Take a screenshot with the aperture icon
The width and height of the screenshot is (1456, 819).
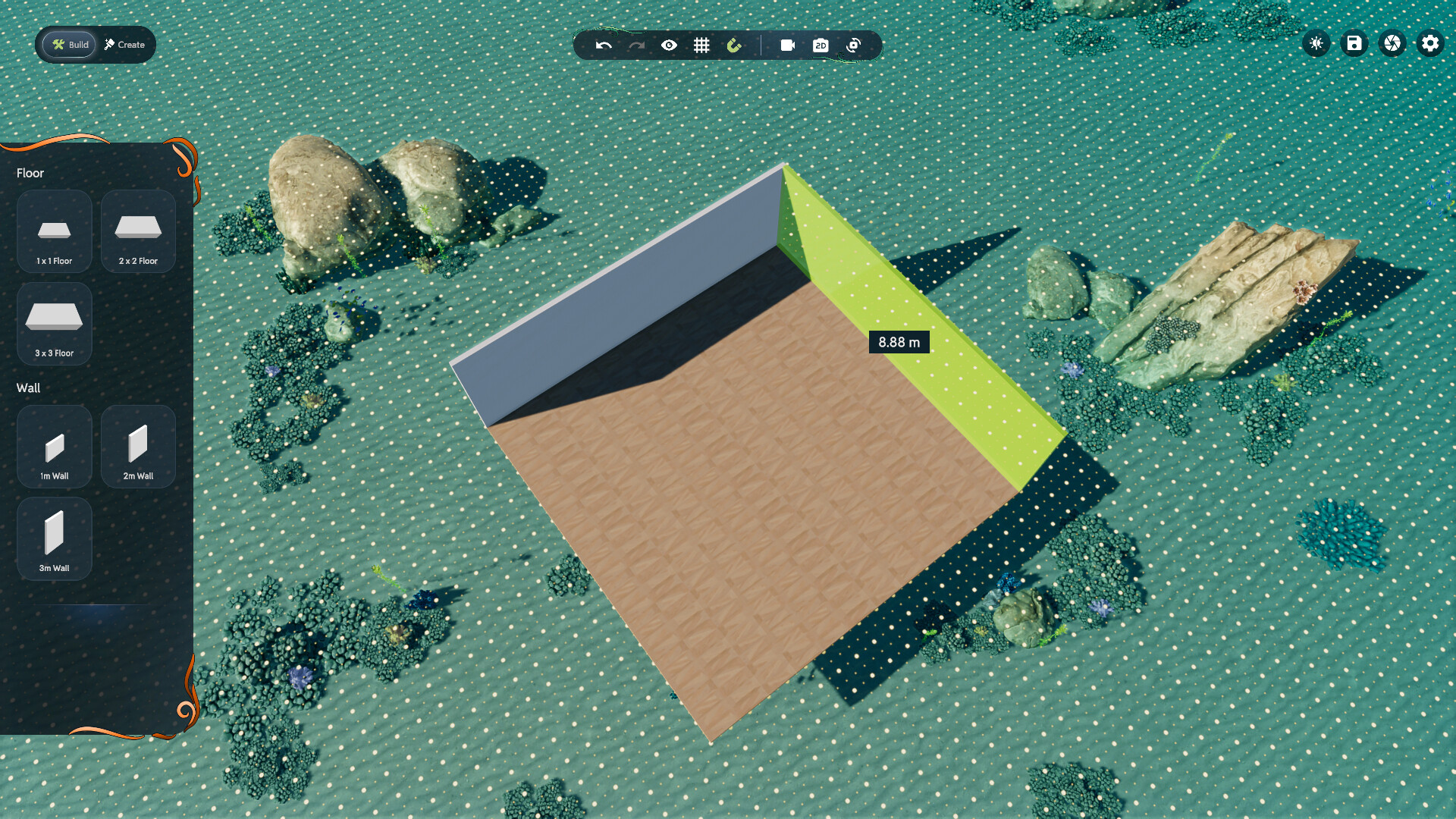click(1392, 43)
